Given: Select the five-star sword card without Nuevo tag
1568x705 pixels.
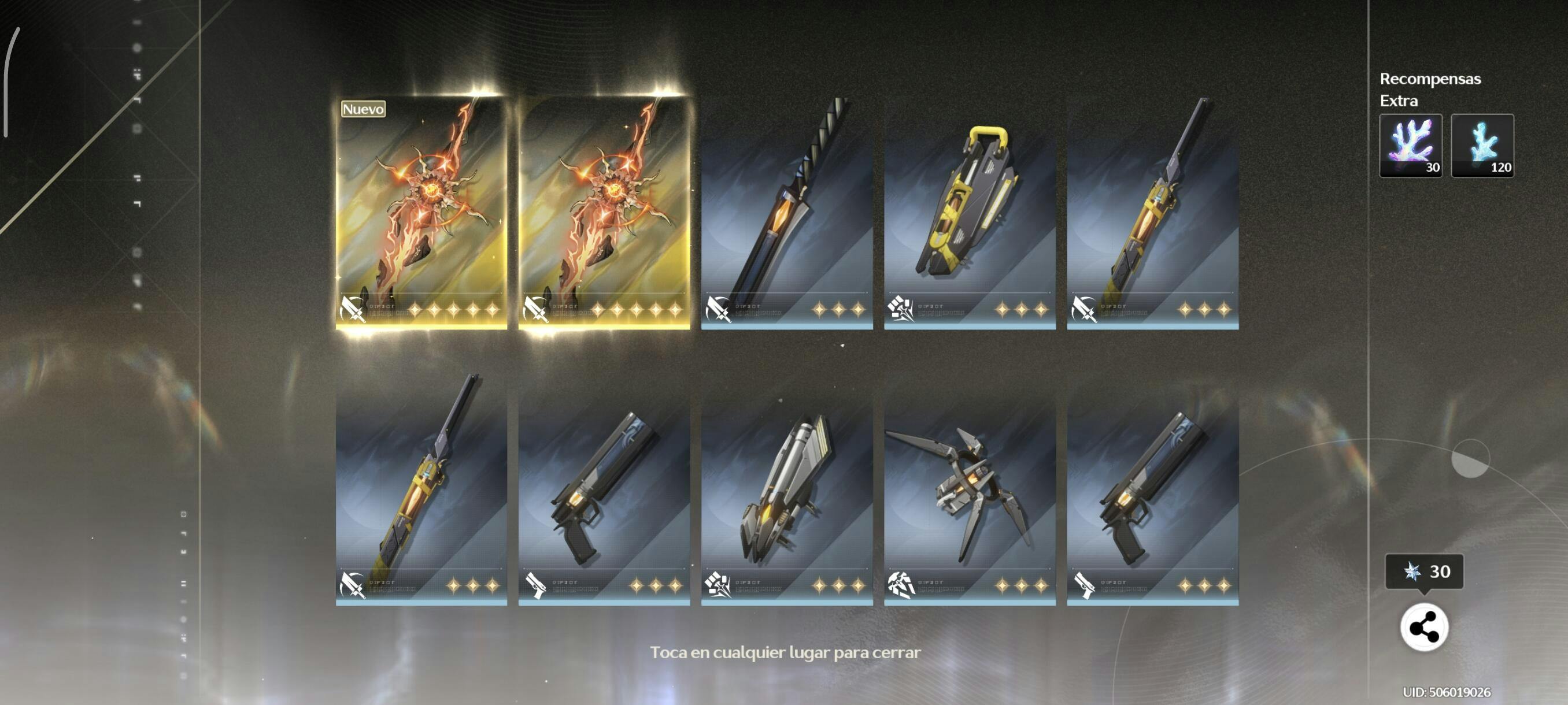Looking at the screenshot, I should click(x=604, y=213).
